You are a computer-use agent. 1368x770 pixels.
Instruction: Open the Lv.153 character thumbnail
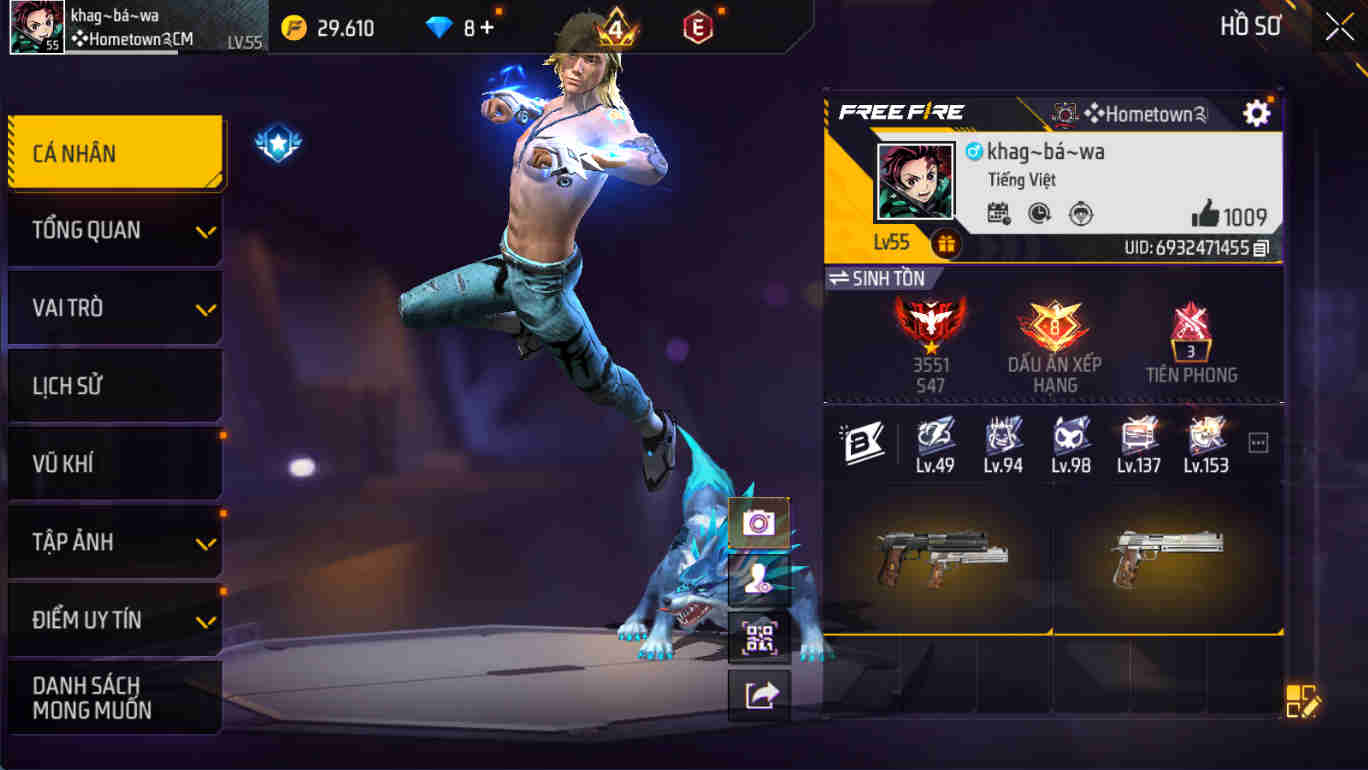click(1206, 440)
